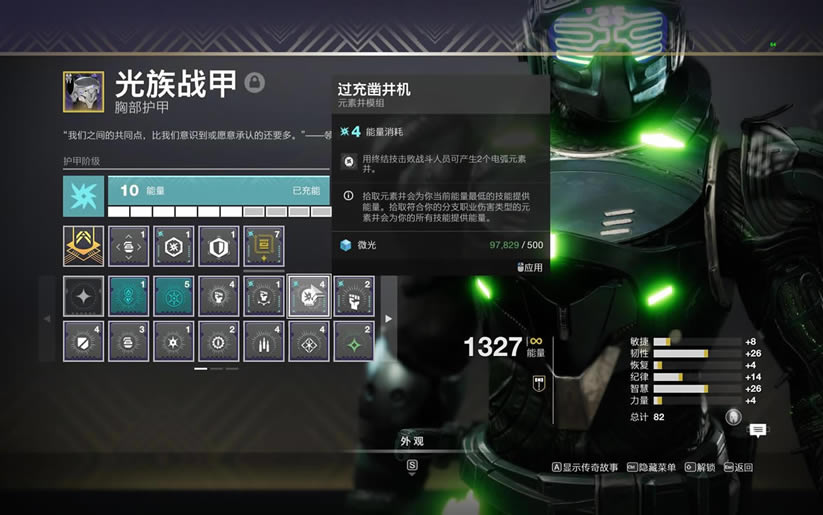The height and width of the screenshot is (515, 823).
Task: Show the next page of mods
Action: point(389,319)
